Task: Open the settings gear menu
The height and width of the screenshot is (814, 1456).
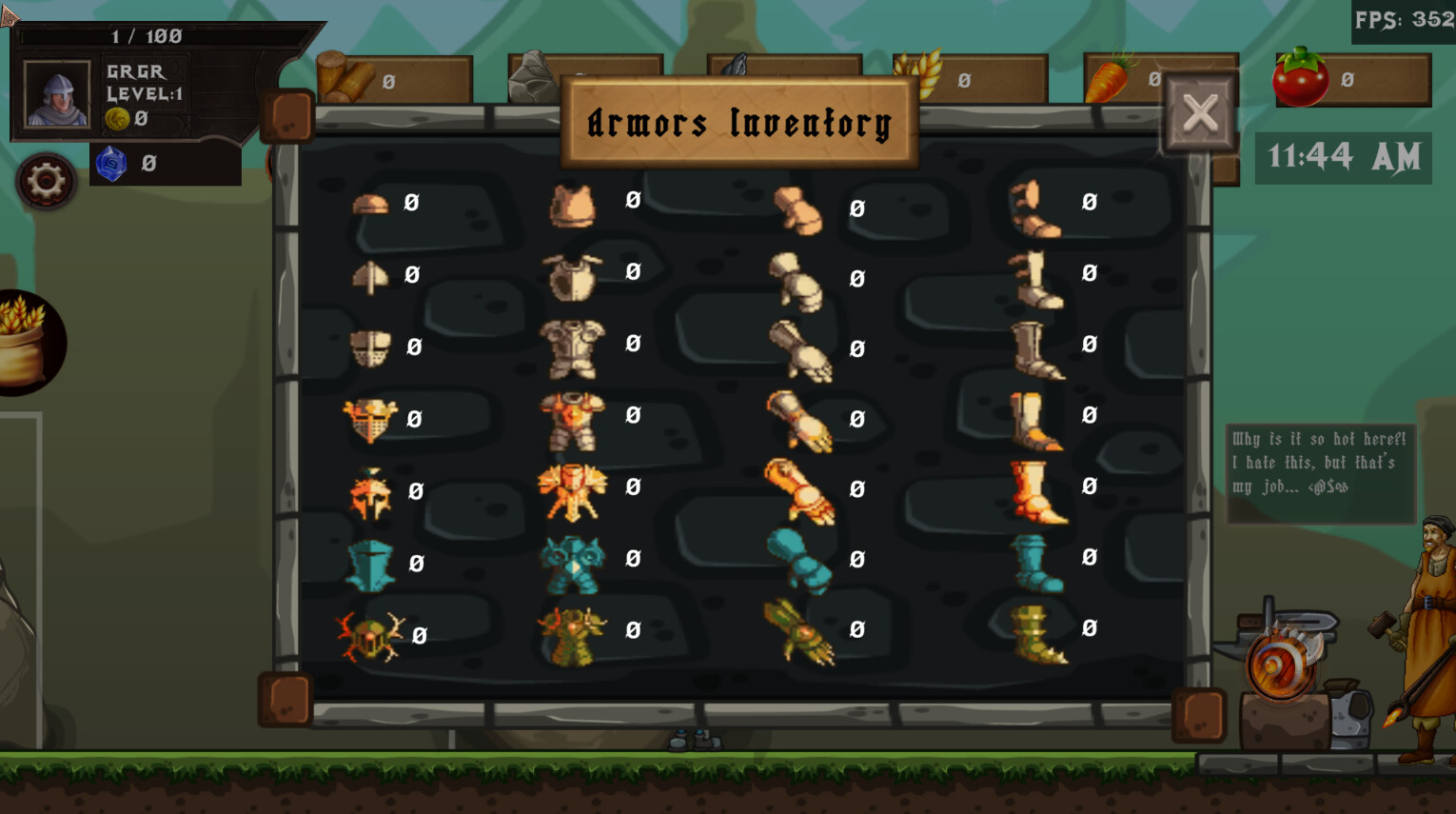Action: tap(46, 180)
